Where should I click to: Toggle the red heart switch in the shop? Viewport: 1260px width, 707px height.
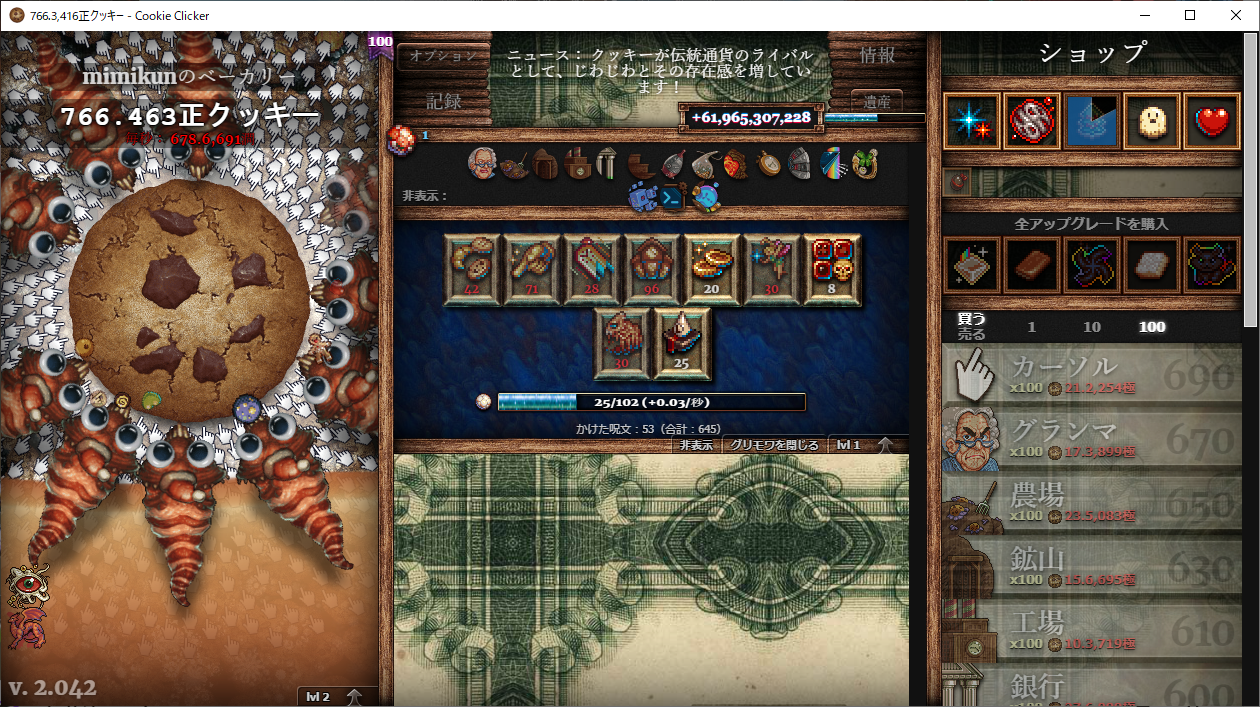(x=1212, y=122)
